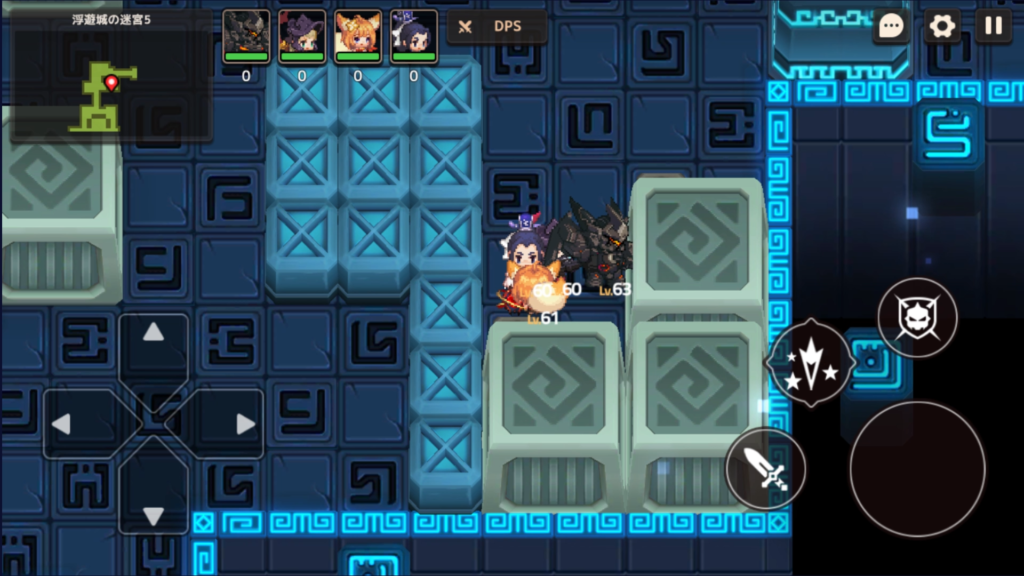
Task: Toggle the DPS meter button
Action: pyautogui.click(x=497, y=27)
